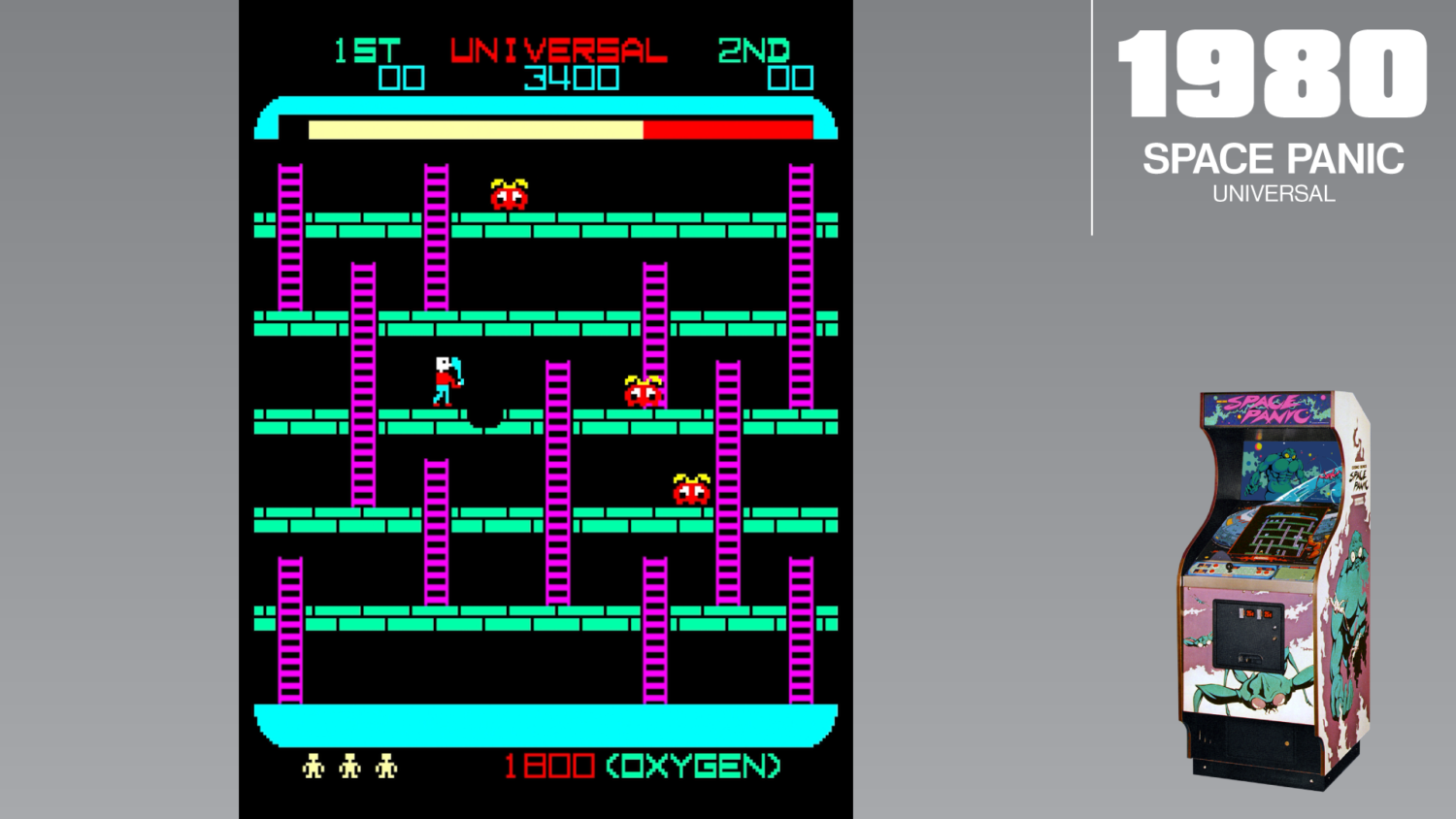The height and width of the screenshot is (819, 1456).
Task: Click the red oxygen counter reading 1800
Action: point(549,766)
